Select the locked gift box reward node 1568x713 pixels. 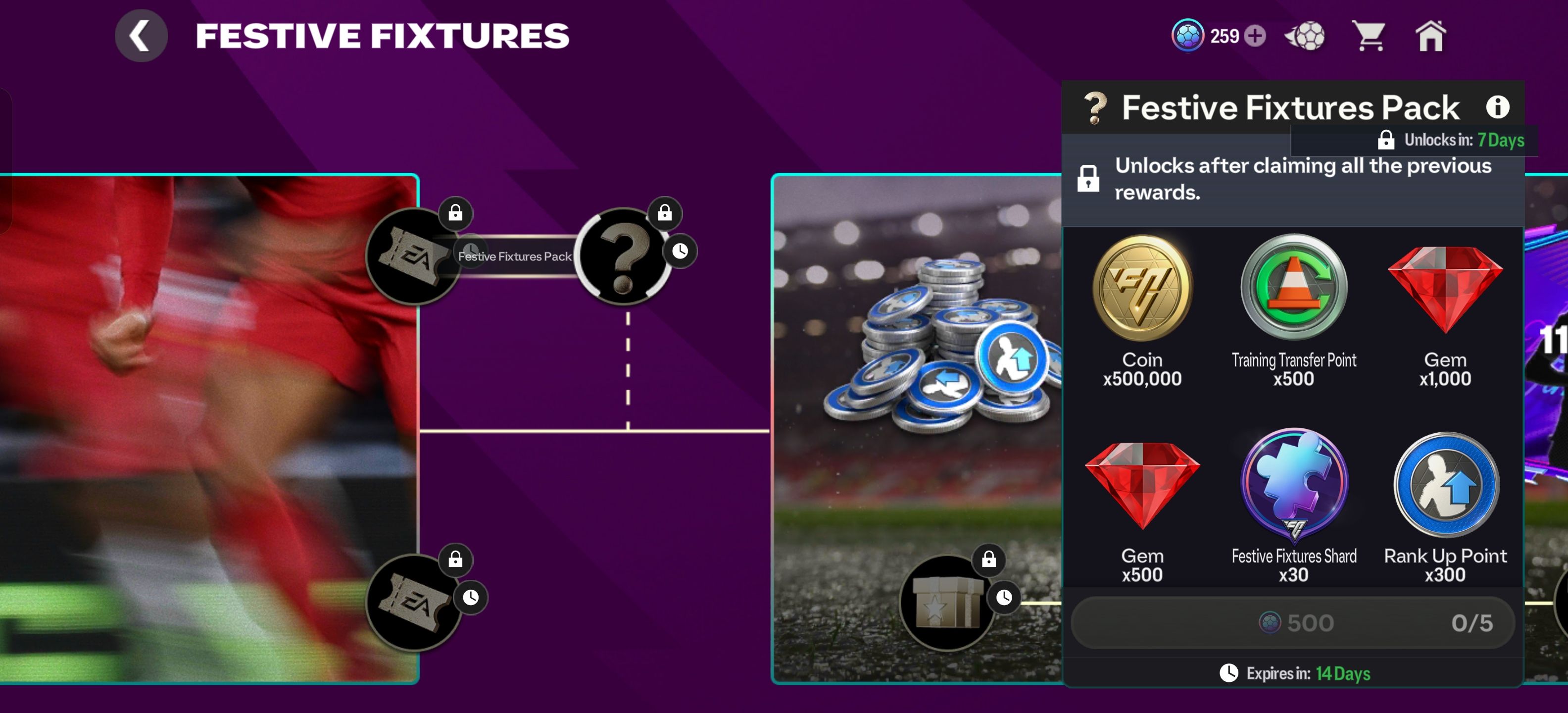click(946, 602)
